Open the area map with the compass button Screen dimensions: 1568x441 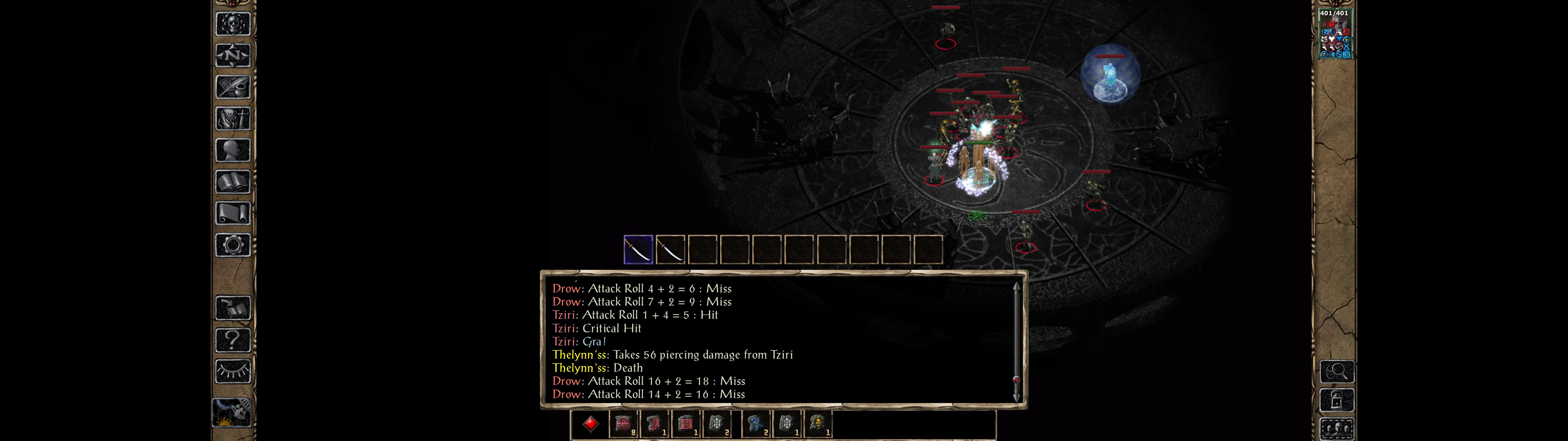pos(232,55)
